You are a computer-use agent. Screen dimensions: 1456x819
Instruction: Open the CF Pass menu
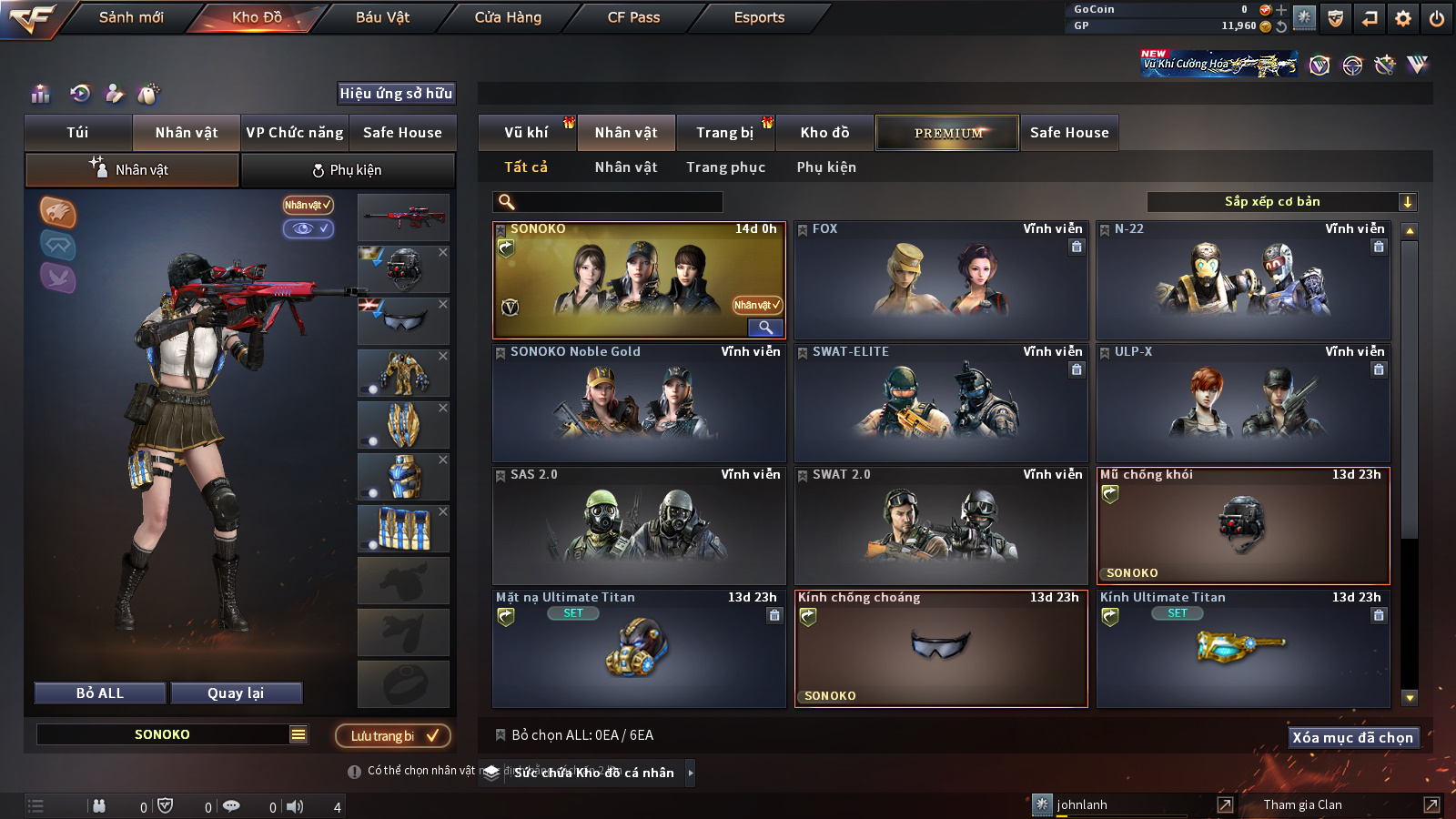[633, 17]
